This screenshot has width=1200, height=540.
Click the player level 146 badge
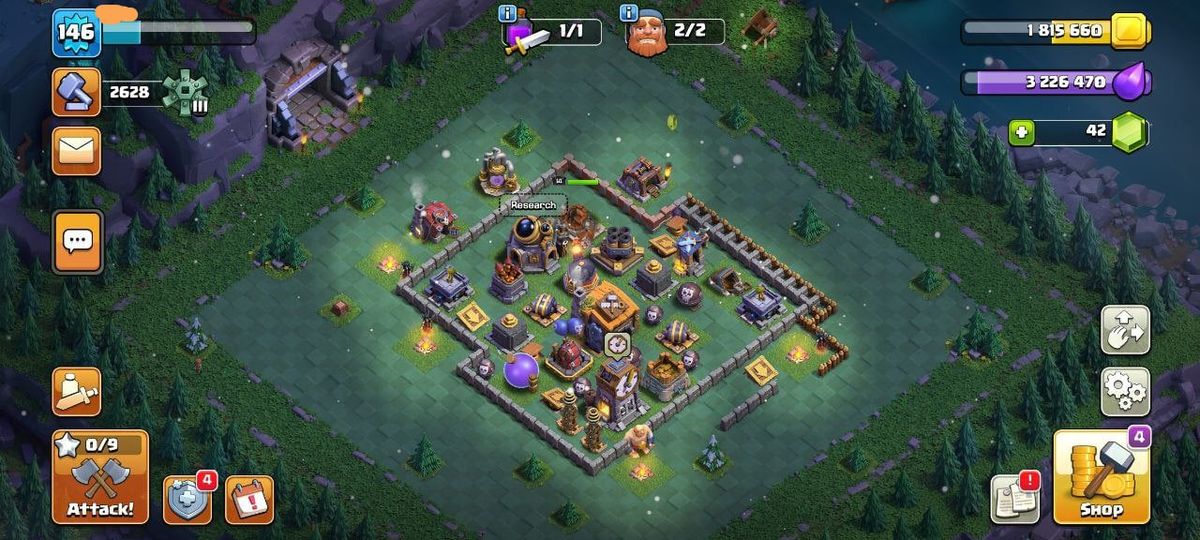(x=75, y=32)
